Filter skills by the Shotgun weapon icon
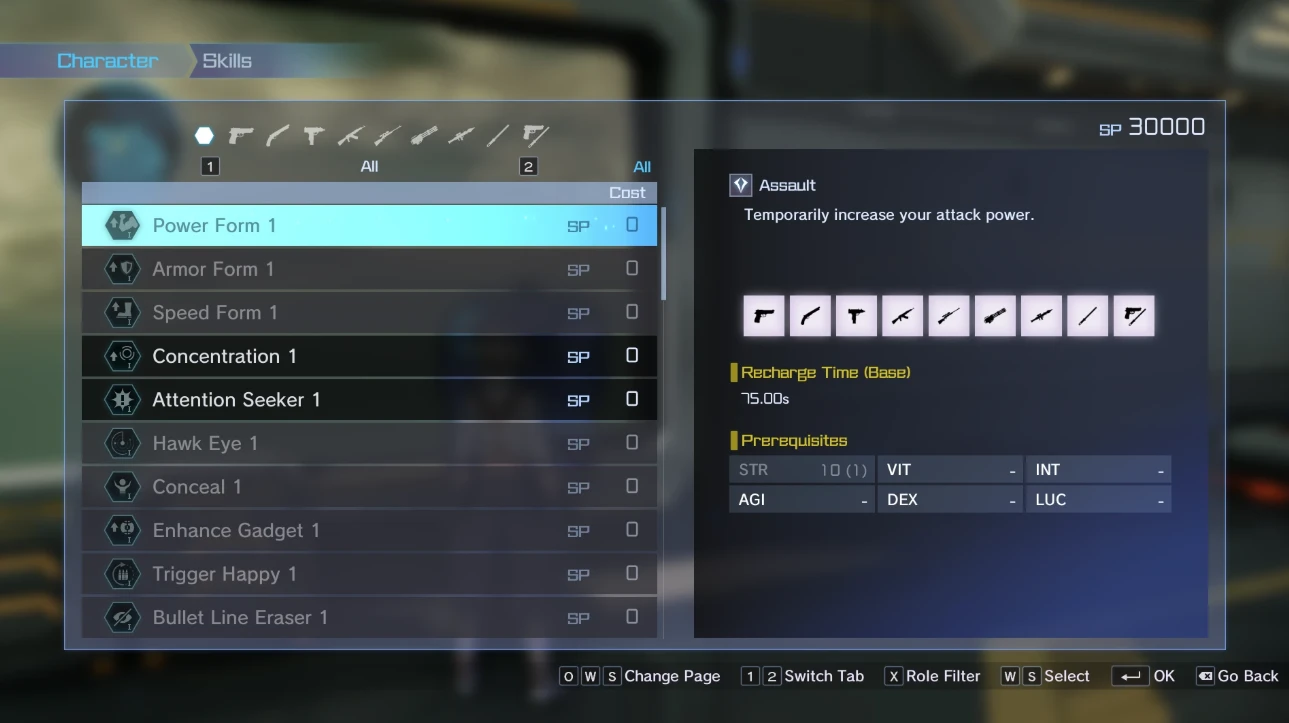This screenshot has width=1289, height=723. (275, 135)
